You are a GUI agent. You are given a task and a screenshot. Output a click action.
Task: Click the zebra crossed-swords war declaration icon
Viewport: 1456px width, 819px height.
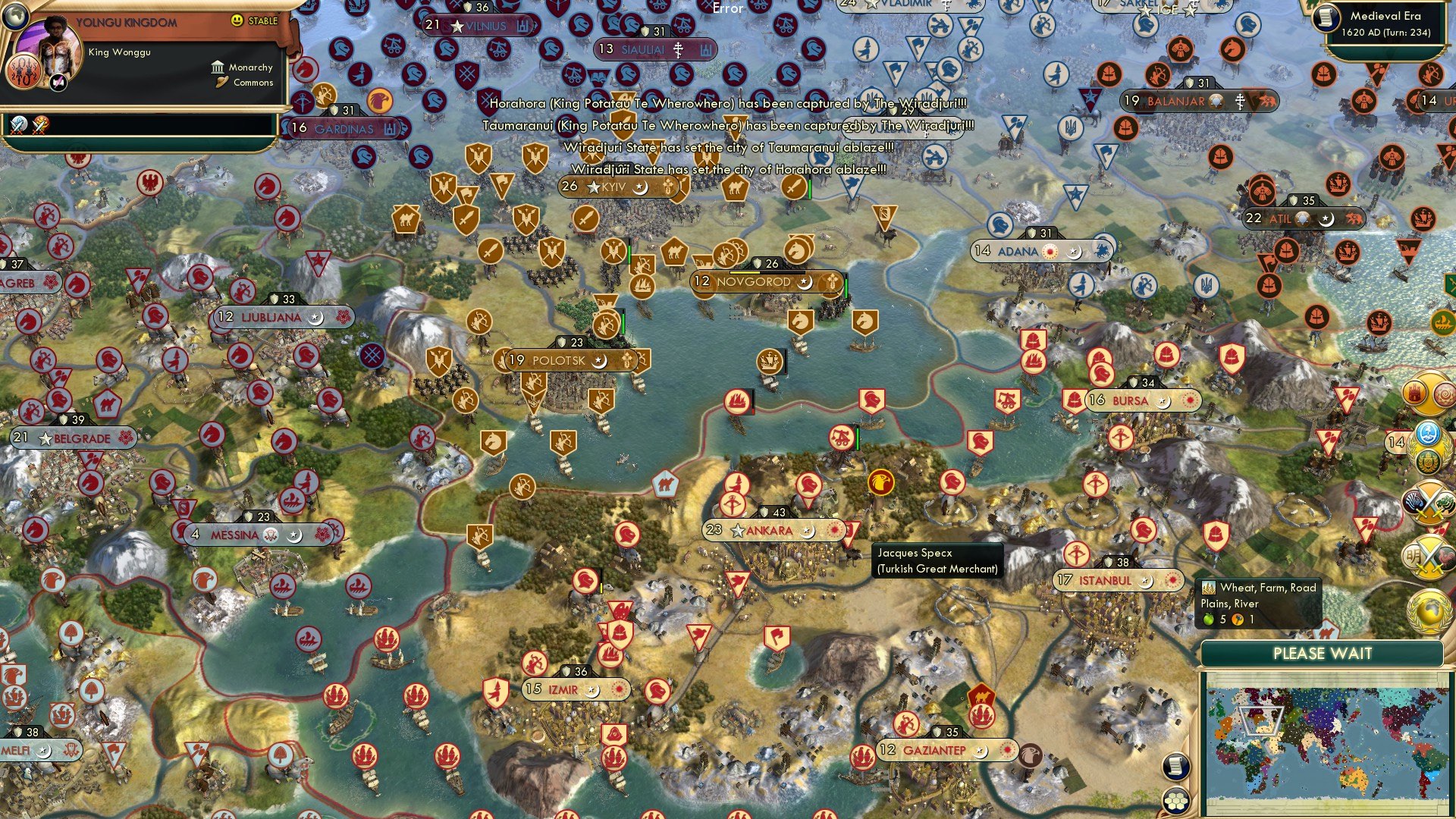pos(1430,500)
